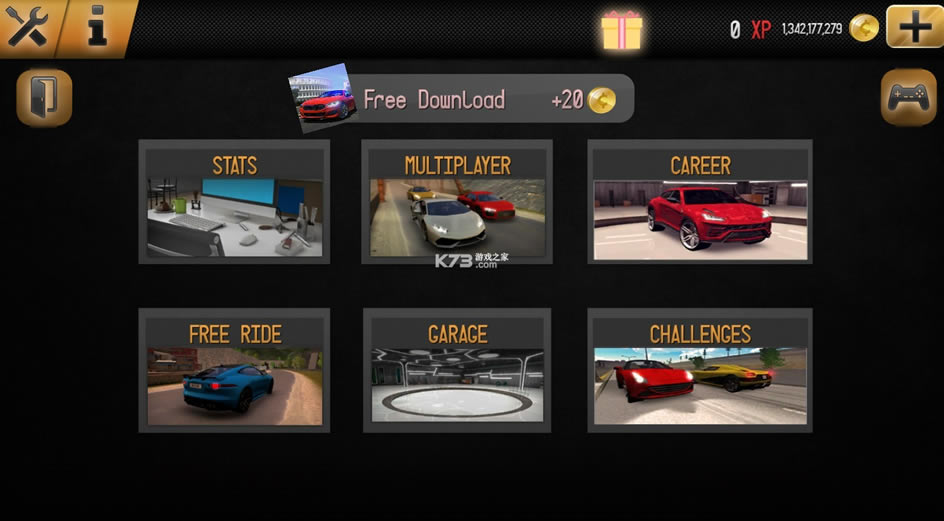Tap the Free Download +20 coins banner
The image size is (944, 521).
pos(462,99)
